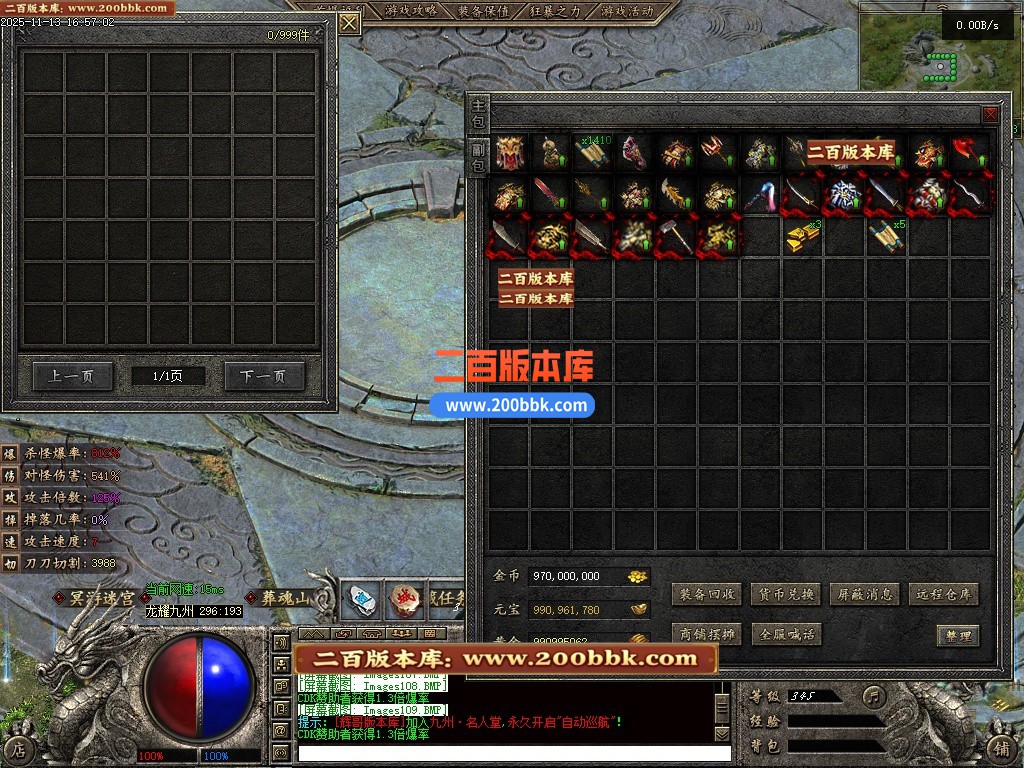This screenshot has width=1024, height=768.
Task: Go to previous page with 上一页
Action: pyautogui.click(x=71, y=377)
